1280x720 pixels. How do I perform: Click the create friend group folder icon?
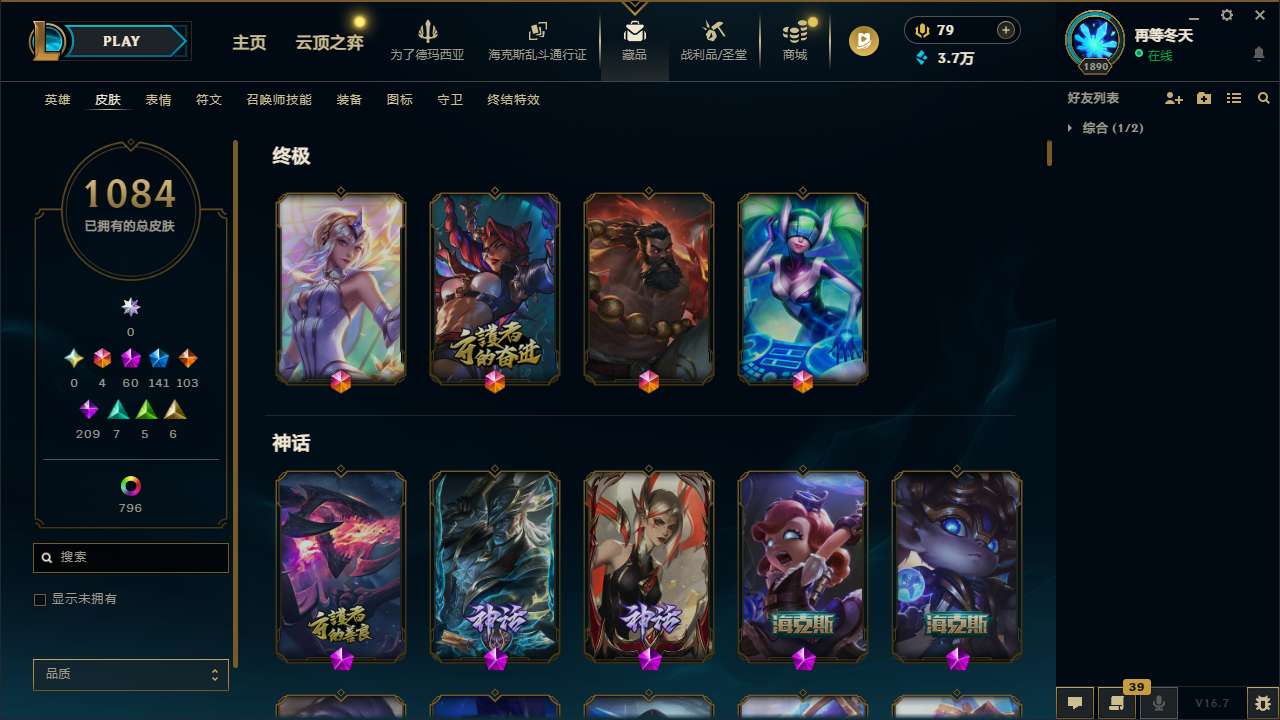pyautogui.click(x=1203, y=98)
